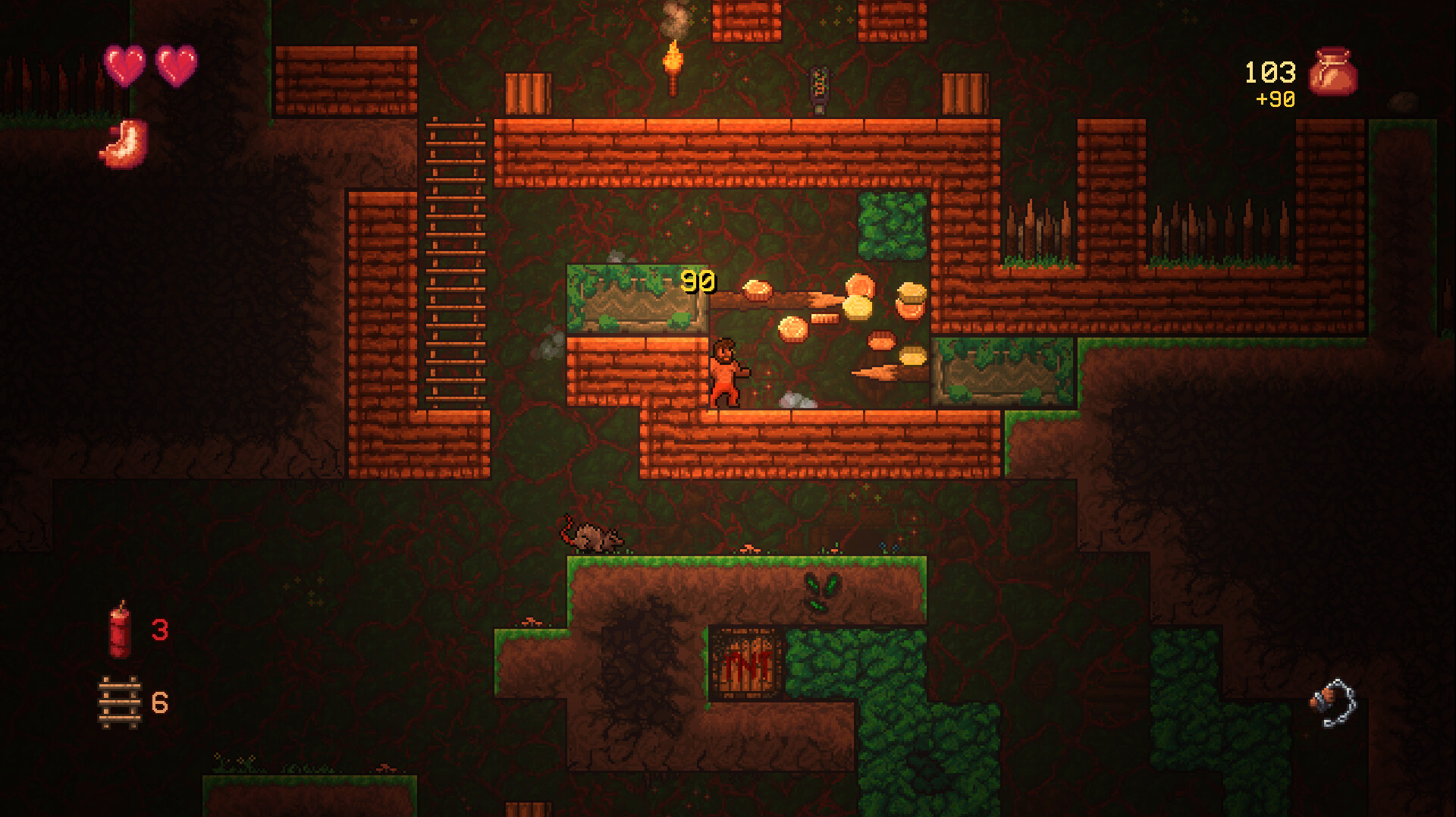Select the yellow 90 score popup near the coins
This screenshot has height=817, width=1456.
[x=698, y=281]
